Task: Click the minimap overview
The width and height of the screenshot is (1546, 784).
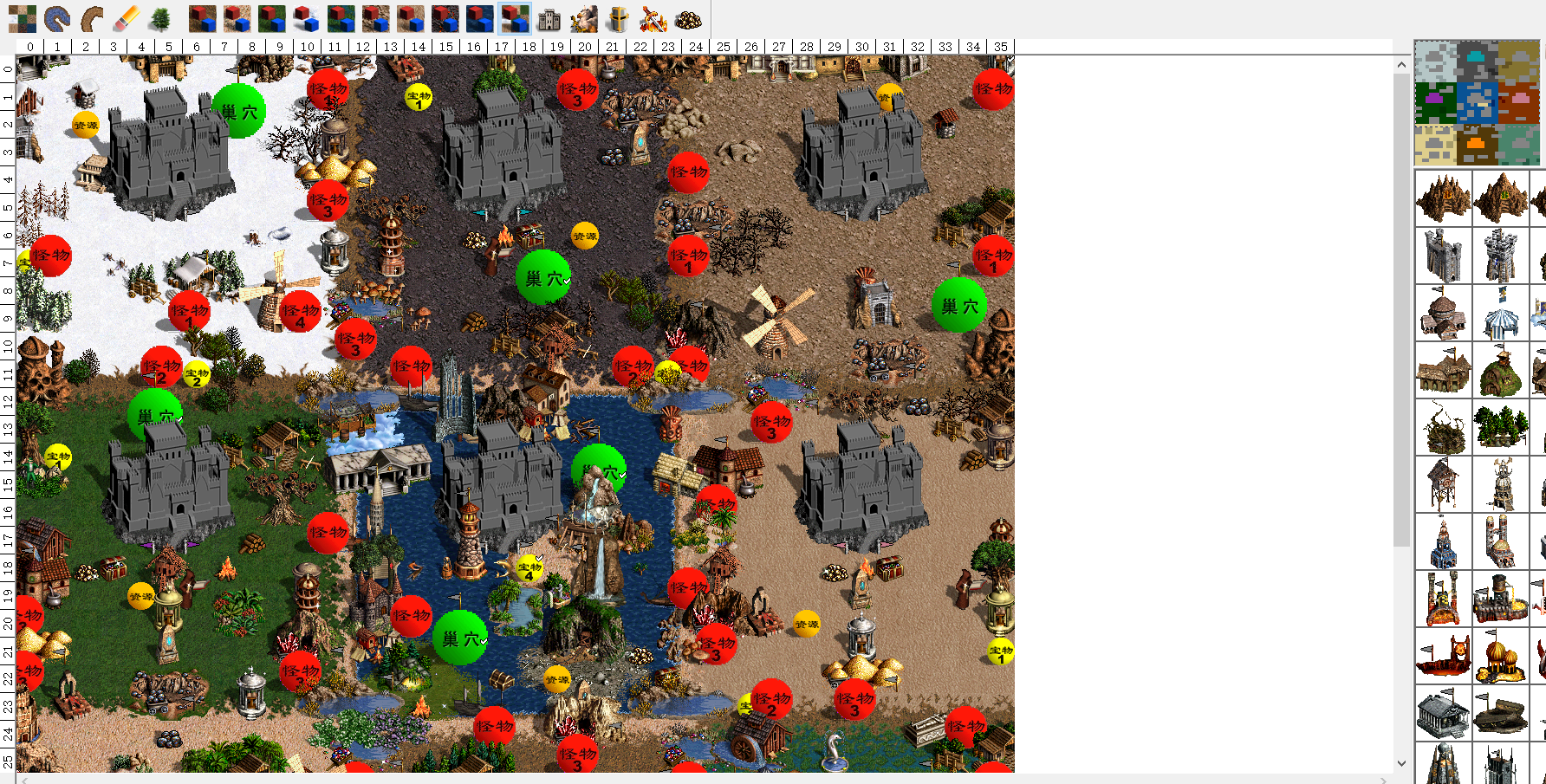Action: 1477,103
